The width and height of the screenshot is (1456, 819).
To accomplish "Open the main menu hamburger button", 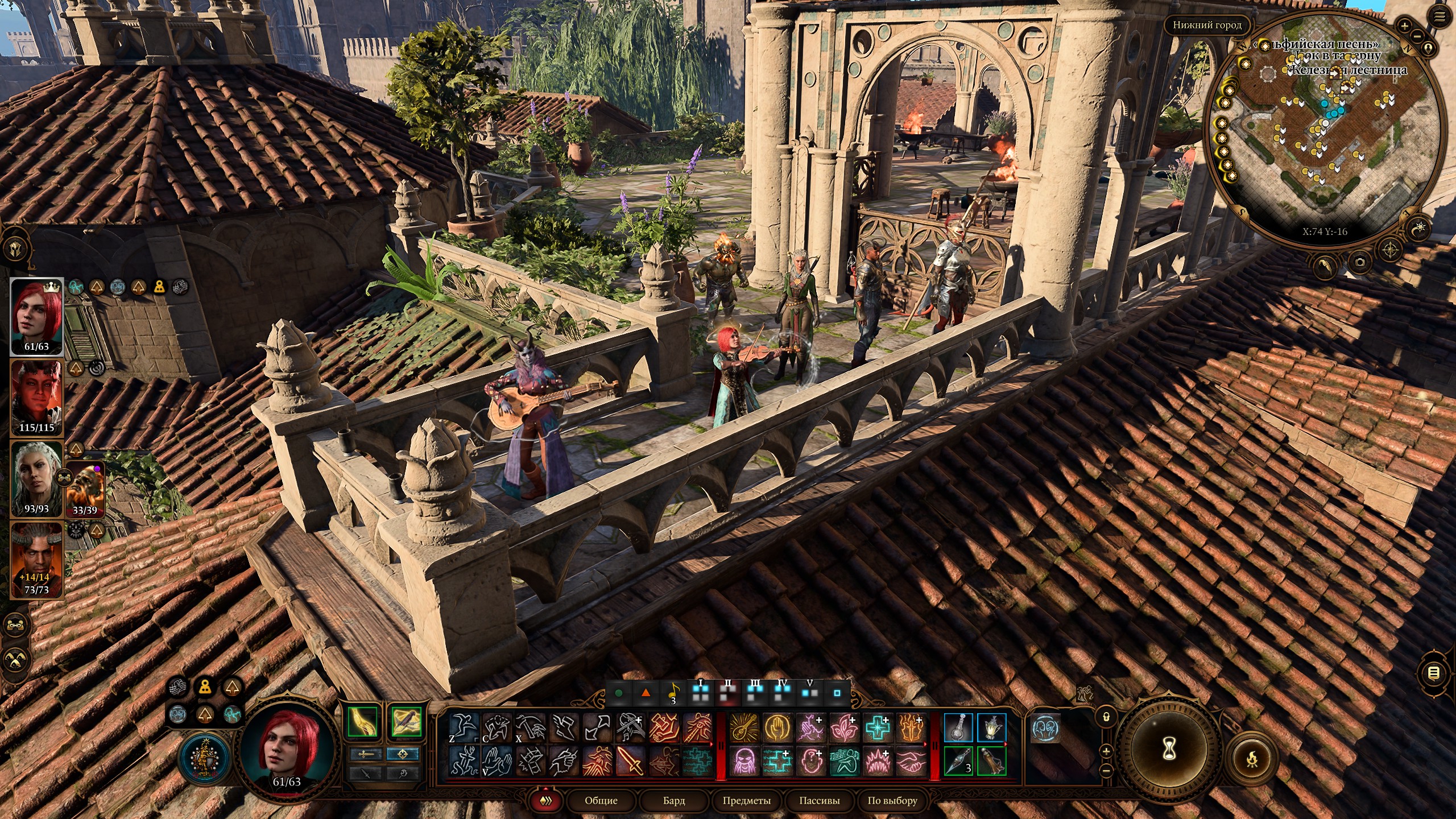I will pos(1439,17).
